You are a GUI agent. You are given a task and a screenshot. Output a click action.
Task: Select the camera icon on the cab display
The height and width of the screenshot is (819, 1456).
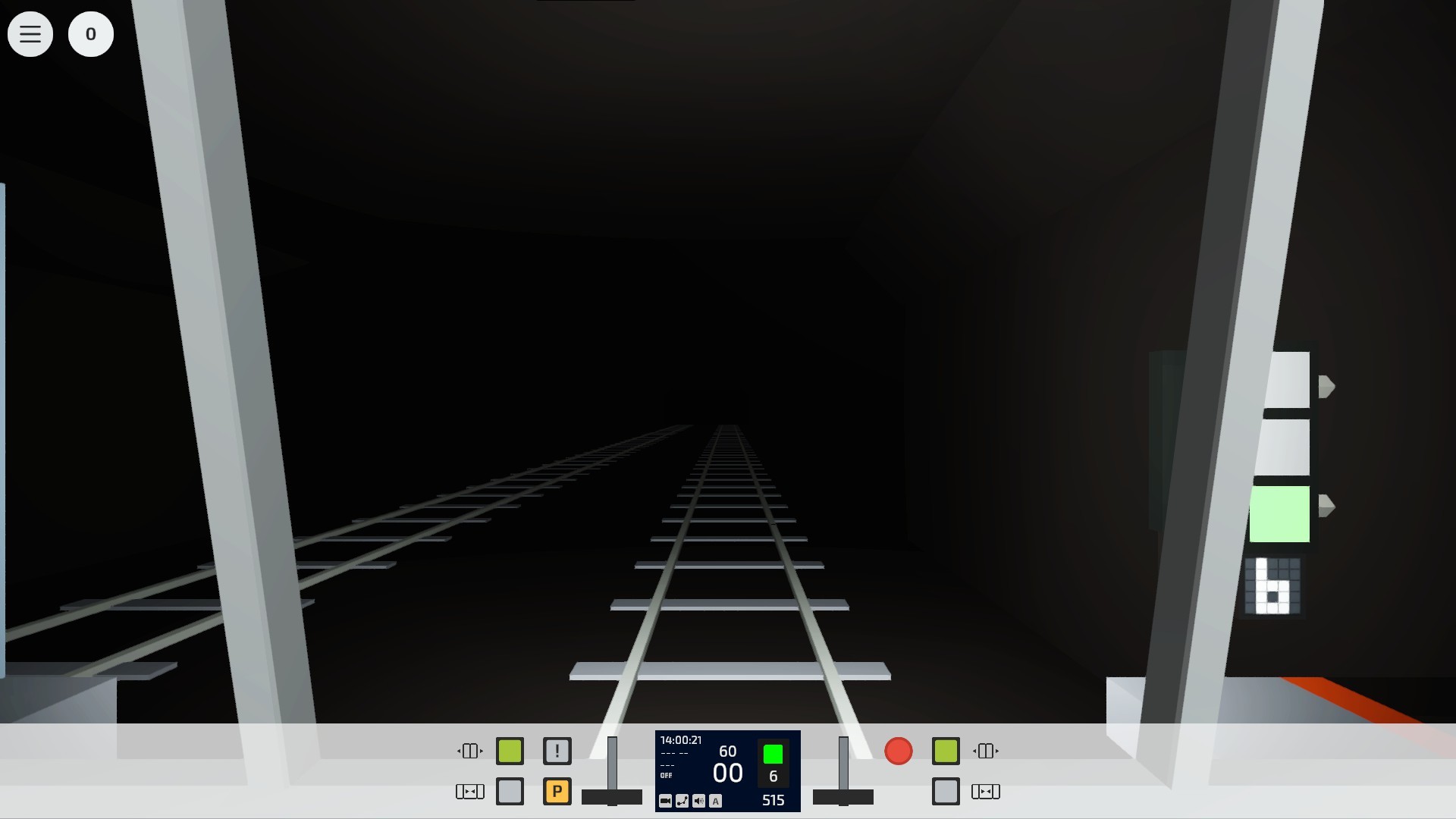(x=665, y=801)
